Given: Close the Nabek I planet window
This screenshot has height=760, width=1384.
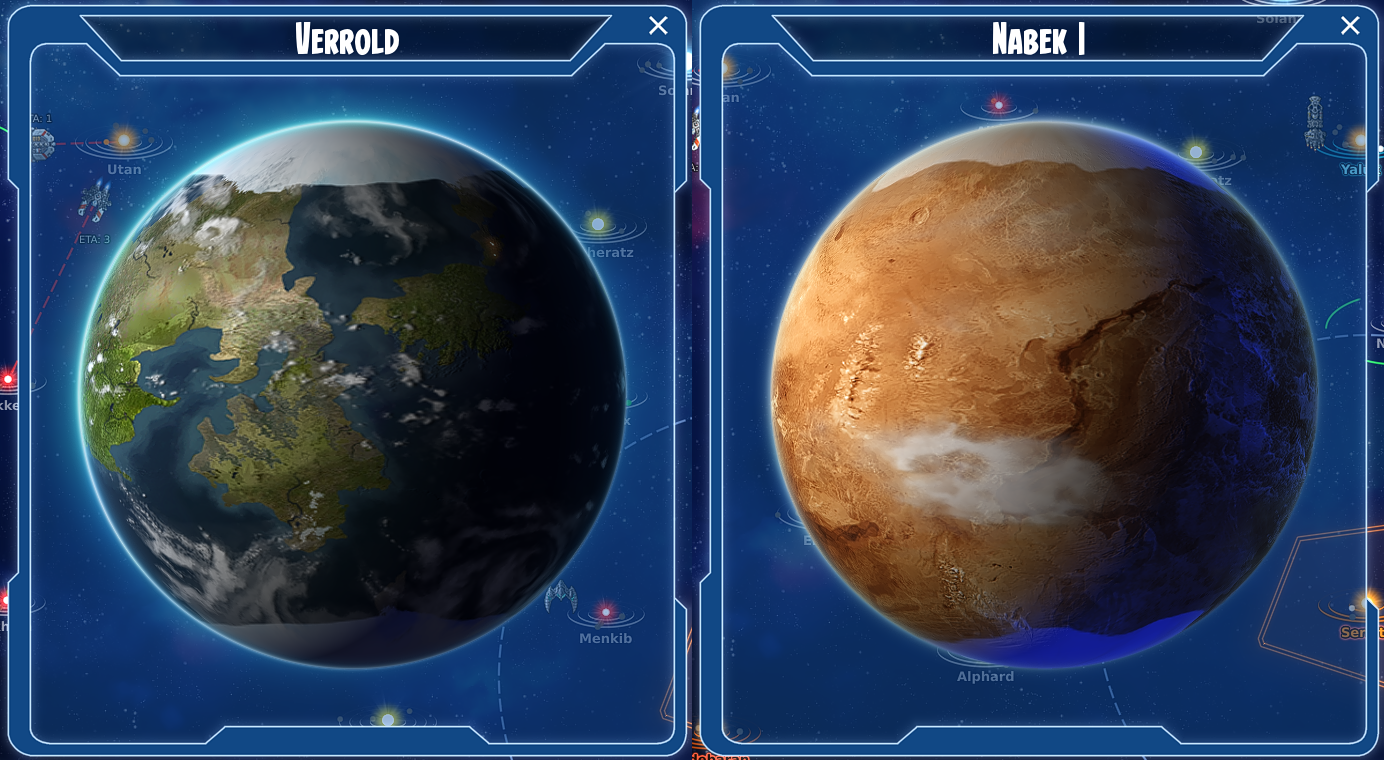Looking at the screenshot, I should [1350, 25].
